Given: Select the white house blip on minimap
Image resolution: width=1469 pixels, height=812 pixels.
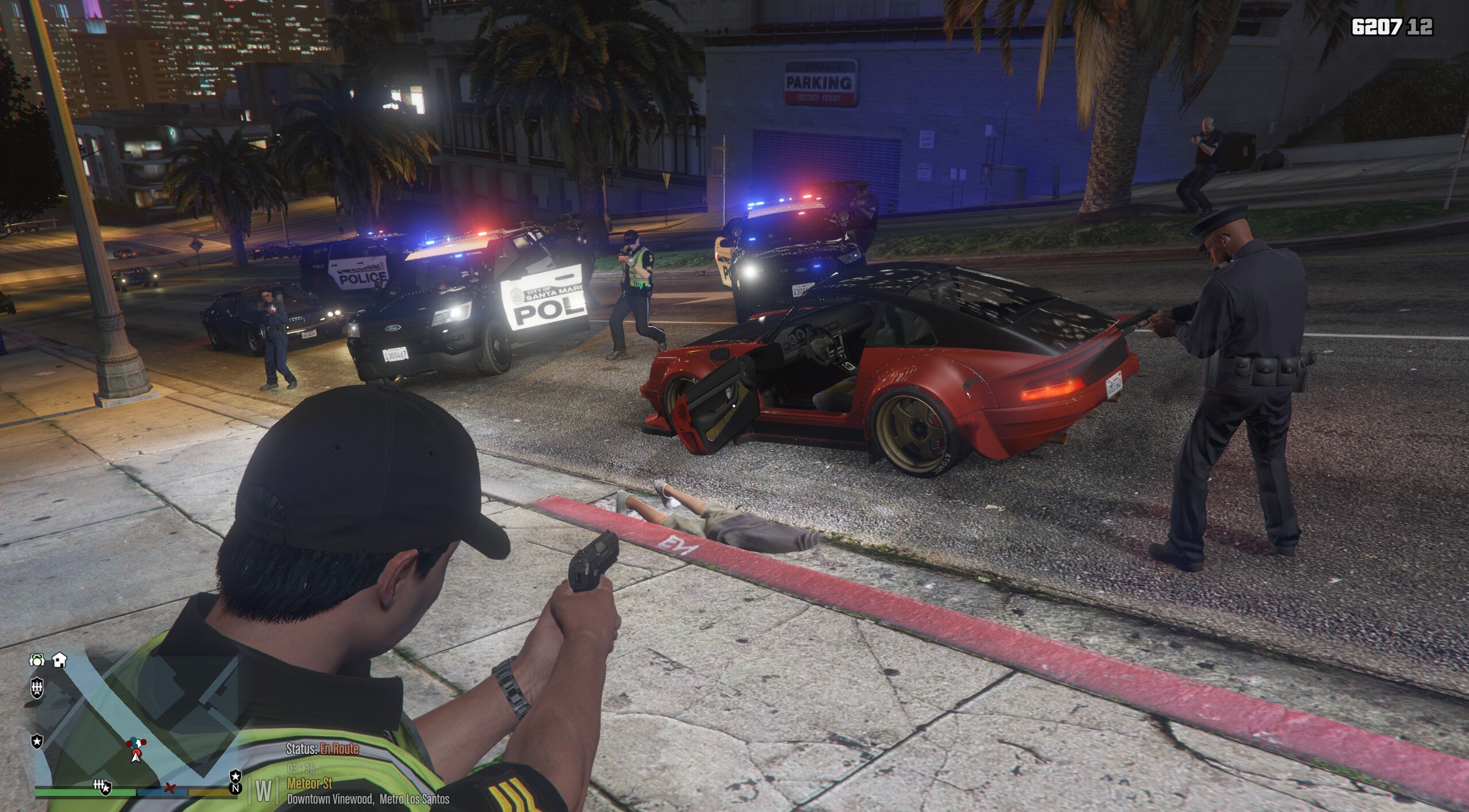Looking at the screenshot, I should click(59, 660).
